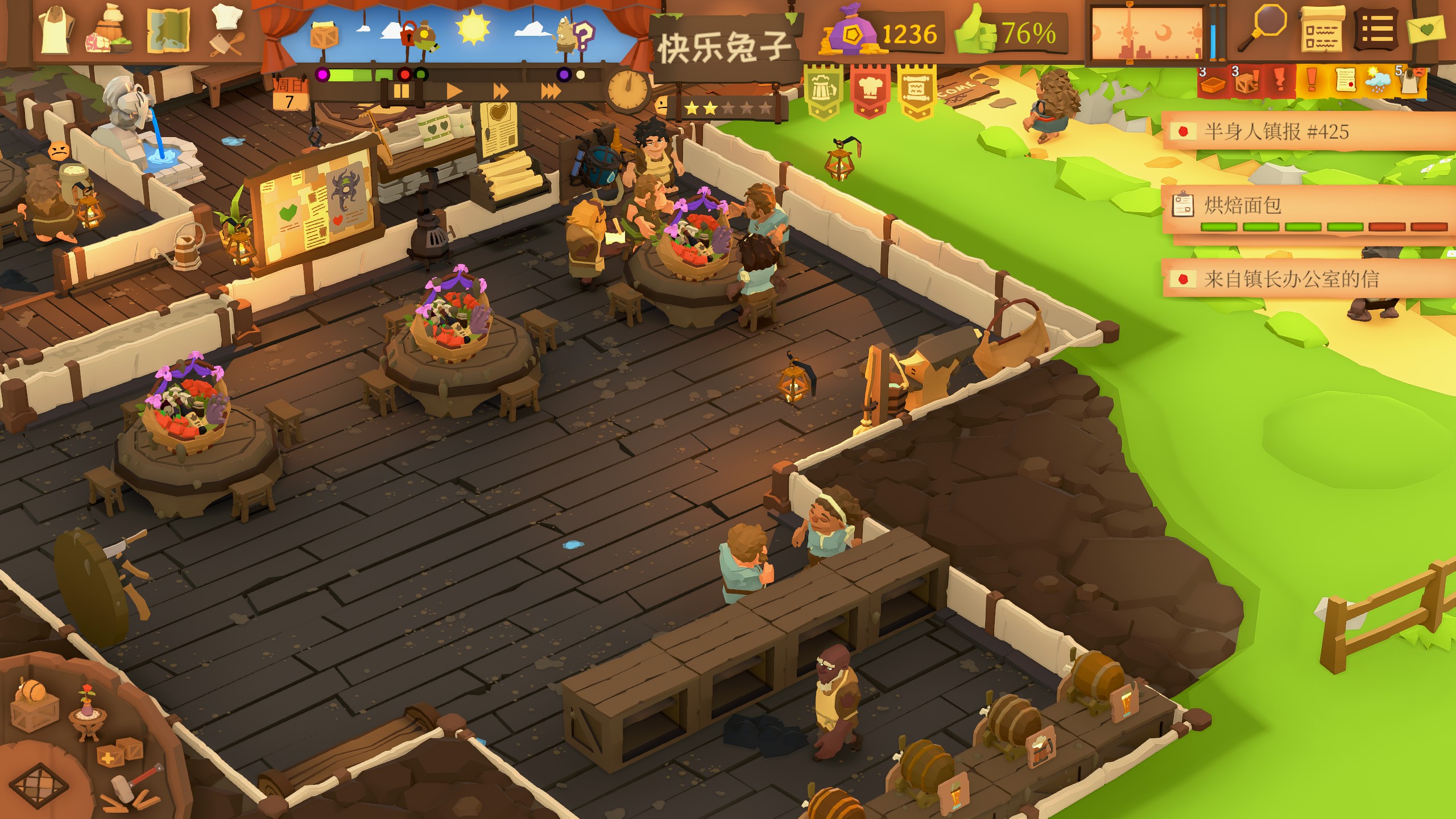Viewport: 1456px width, 819px height.
Task: Select the beer mug tavern banner
Action: point(822,92)
